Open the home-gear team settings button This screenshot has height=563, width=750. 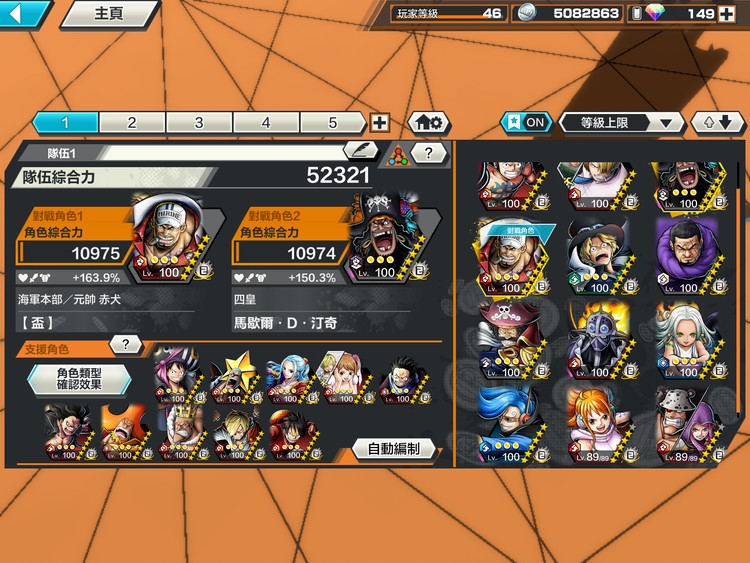pyautogui.click(x=428, y=122)
